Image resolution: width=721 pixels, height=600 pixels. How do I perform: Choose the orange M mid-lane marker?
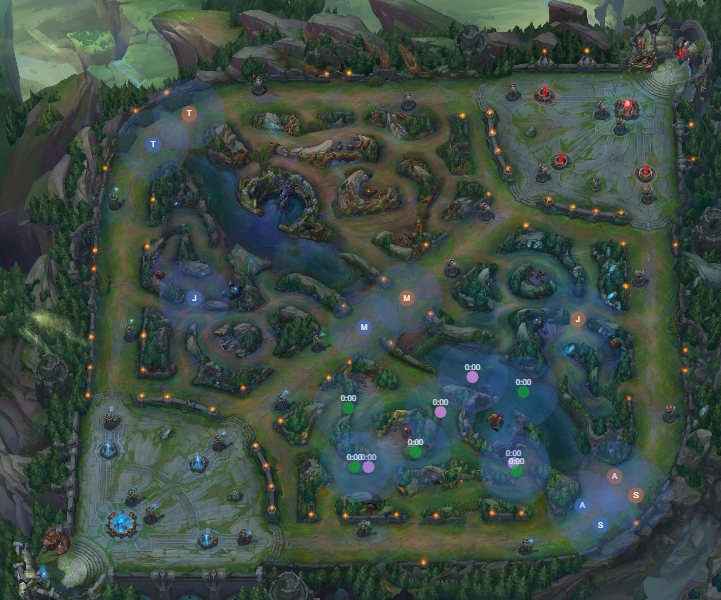pyautogui.click(x=406, y=298)
